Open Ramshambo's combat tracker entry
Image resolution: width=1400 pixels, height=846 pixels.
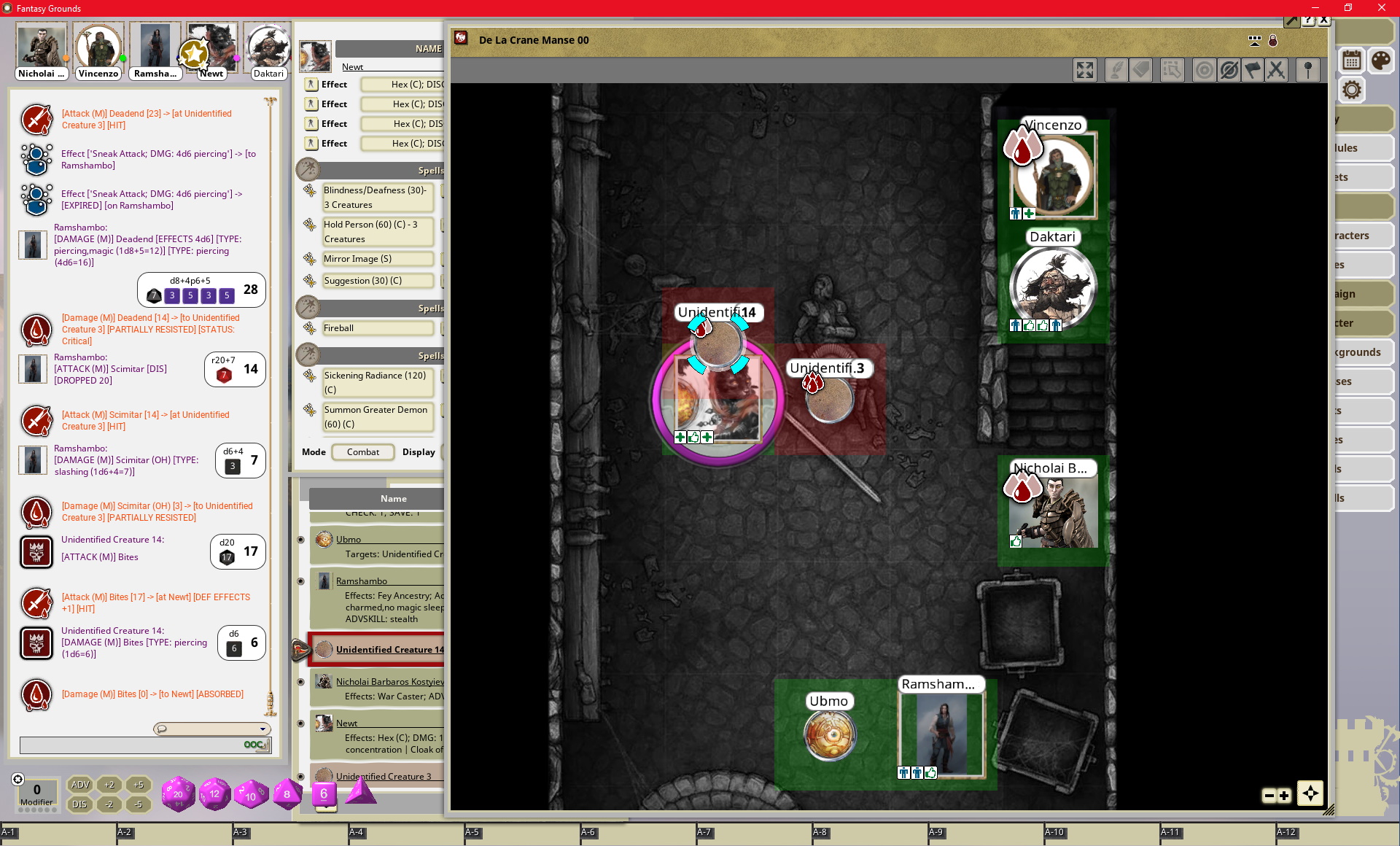pyautogui.click(x=362, y=581)
